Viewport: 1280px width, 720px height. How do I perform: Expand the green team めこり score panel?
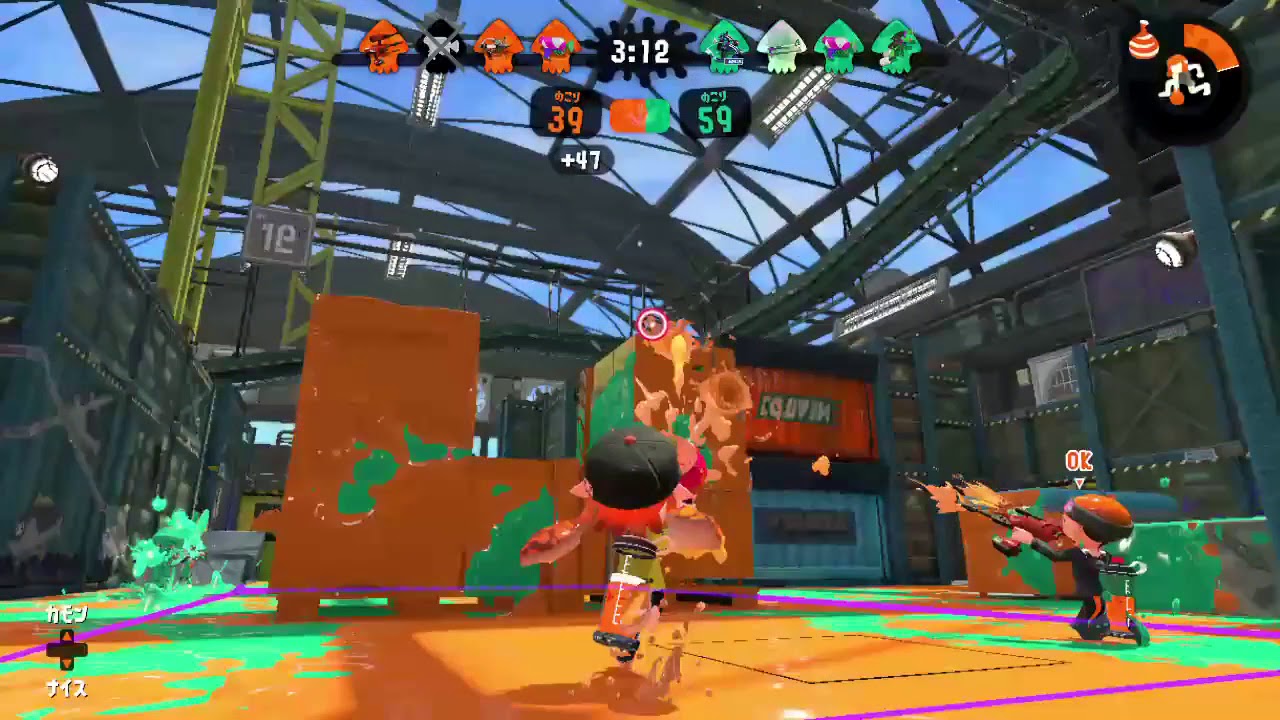coord(713,113)
